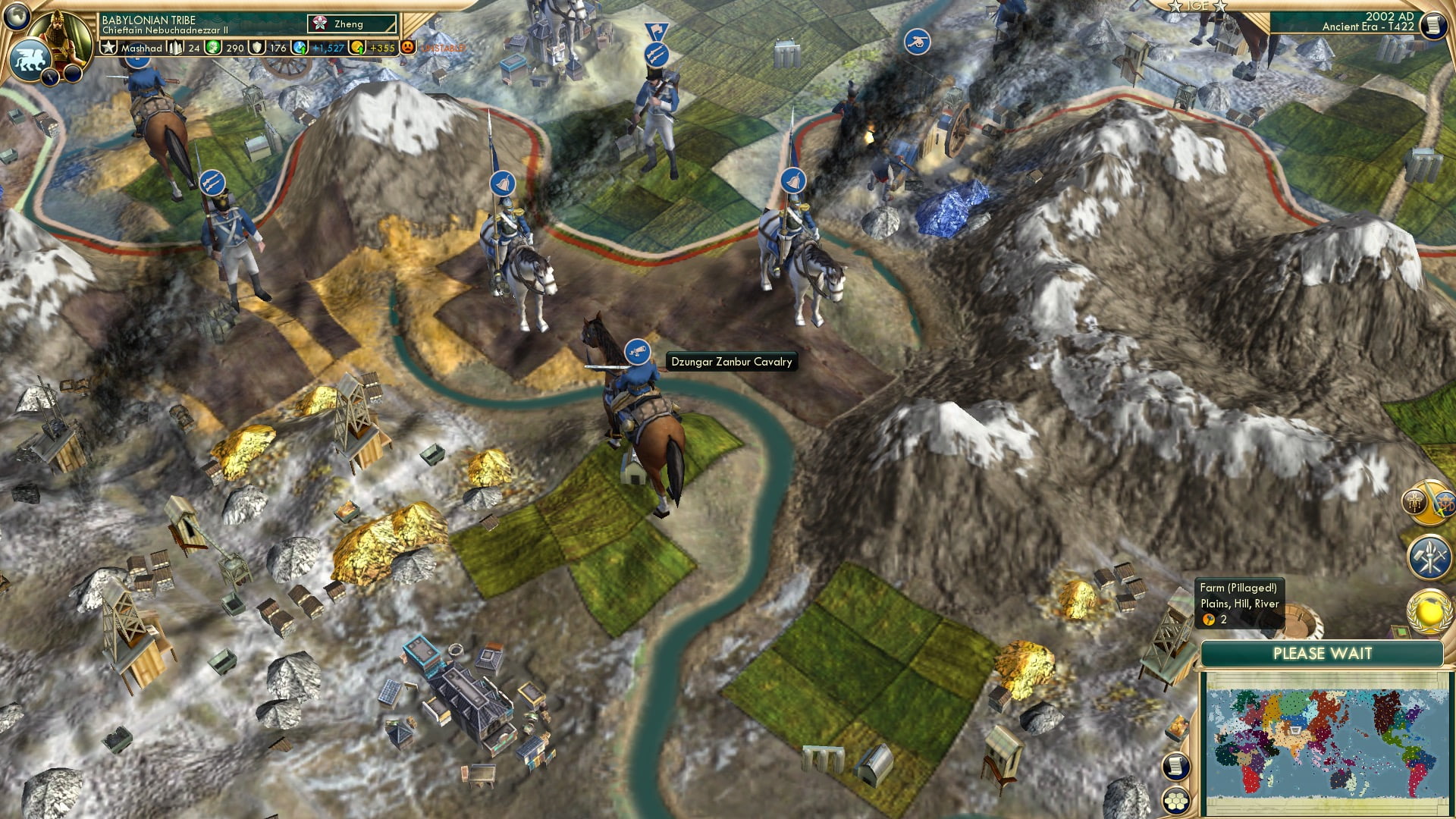Viewport: 1456px width, 819px height.
Task: Click the notes scroll icon above the hex button
Action: (x=1175, y=767)
